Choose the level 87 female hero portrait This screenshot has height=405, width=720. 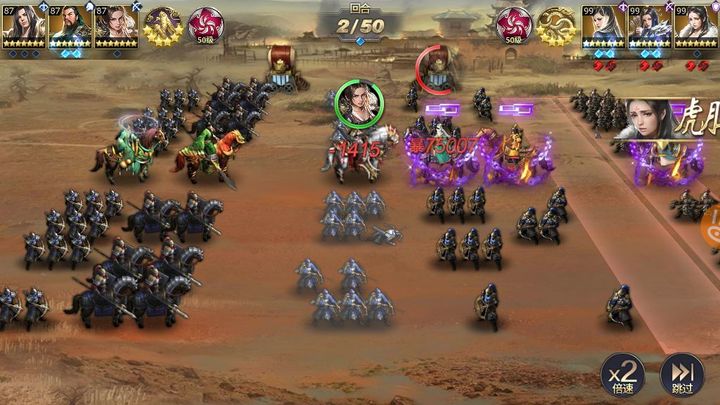(116, 24)
